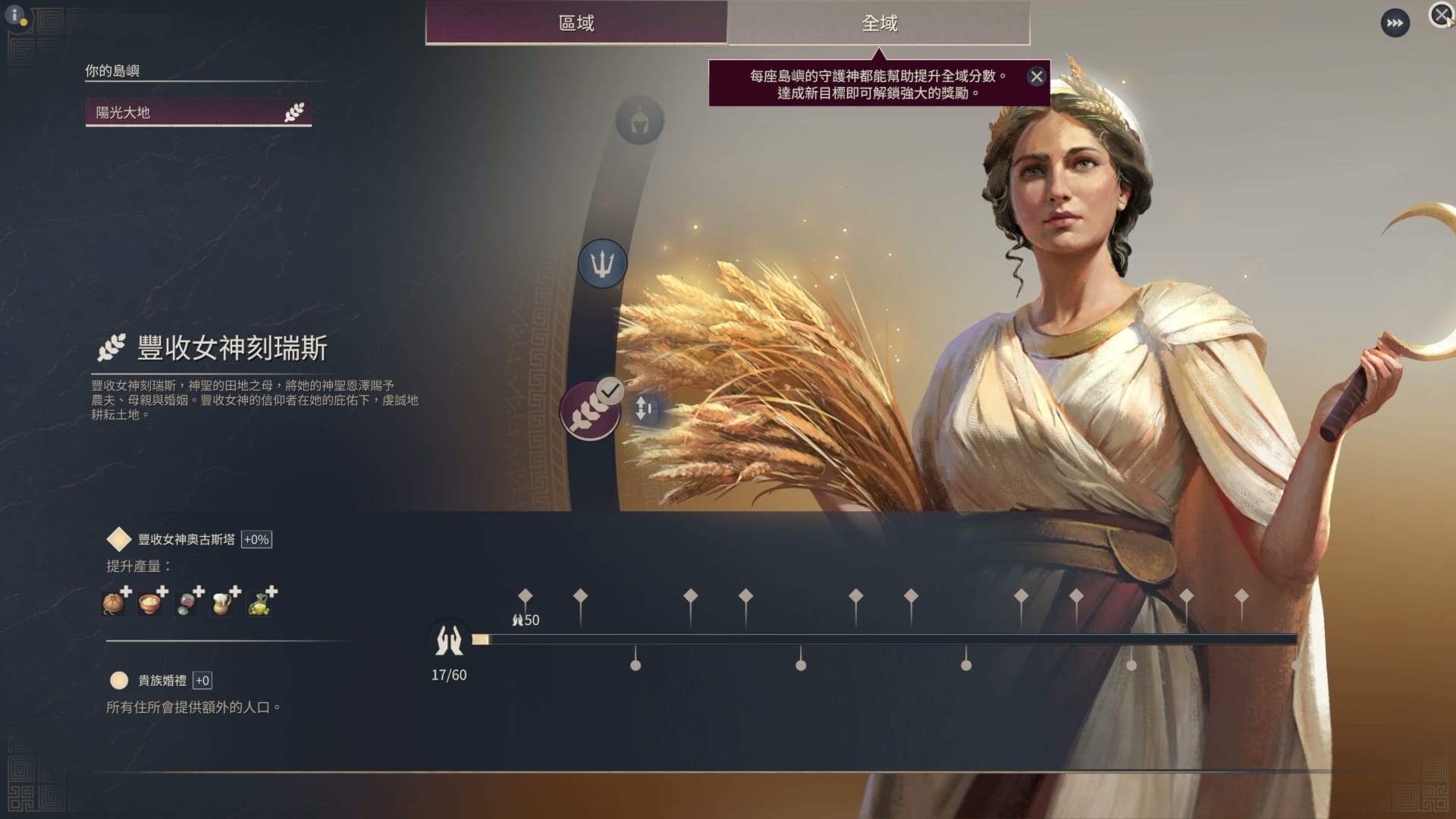Switch to the 區域 tab

(x=576, y=23)
